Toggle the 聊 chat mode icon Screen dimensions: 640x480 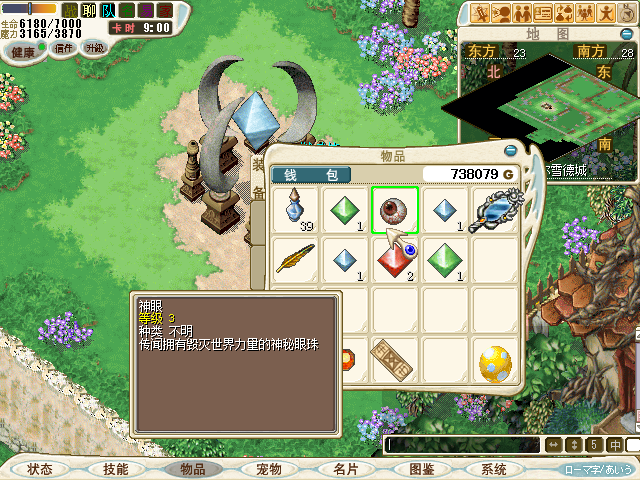88,10
